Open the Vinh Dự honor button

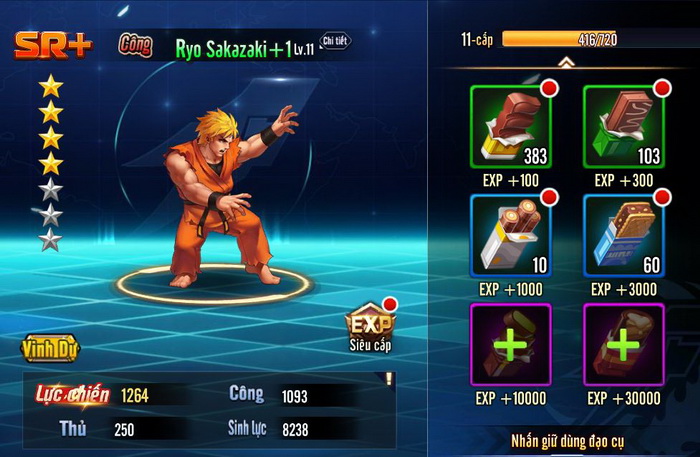point(49,349)
